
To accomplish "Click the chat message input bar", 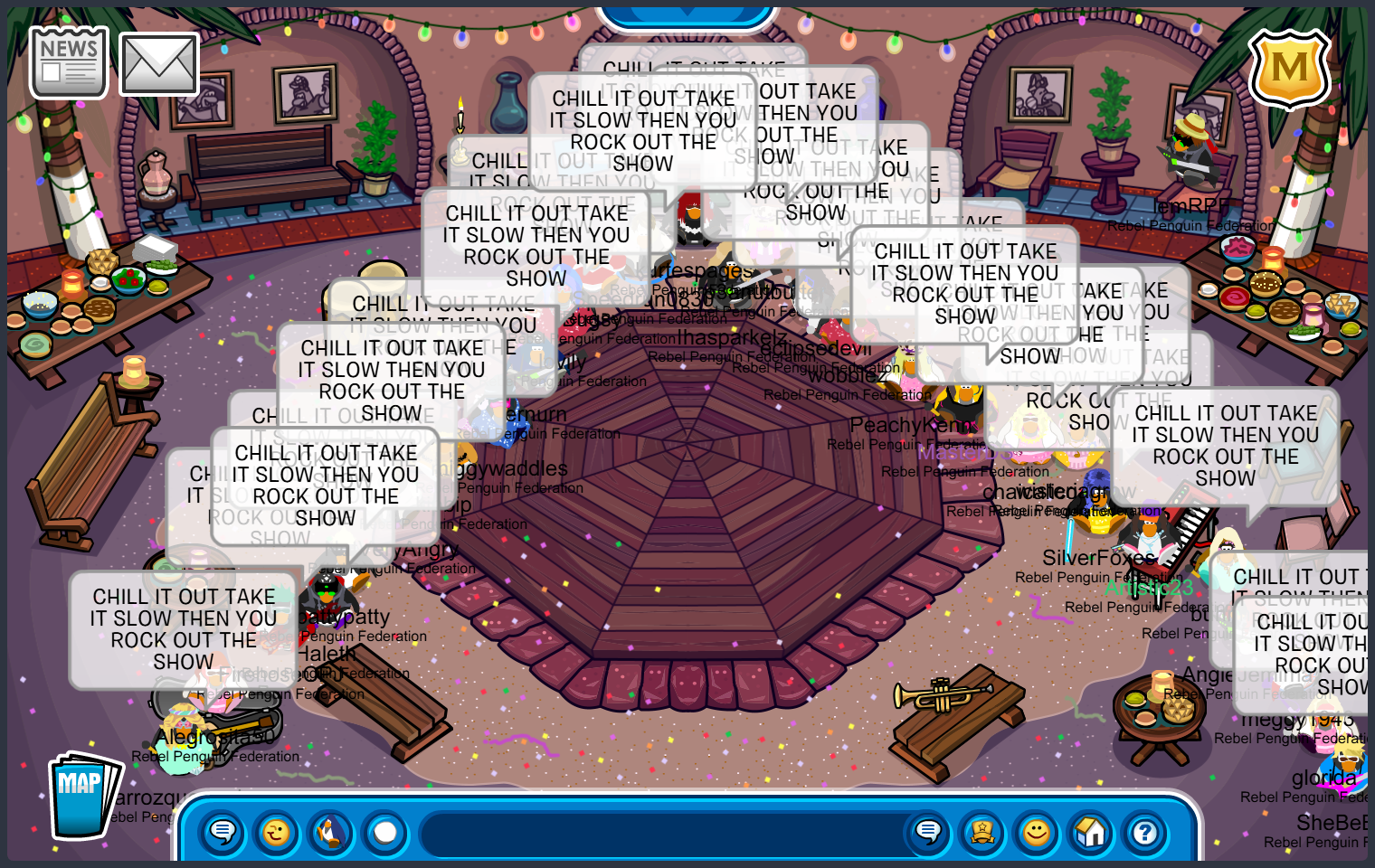I will [660, 832].
